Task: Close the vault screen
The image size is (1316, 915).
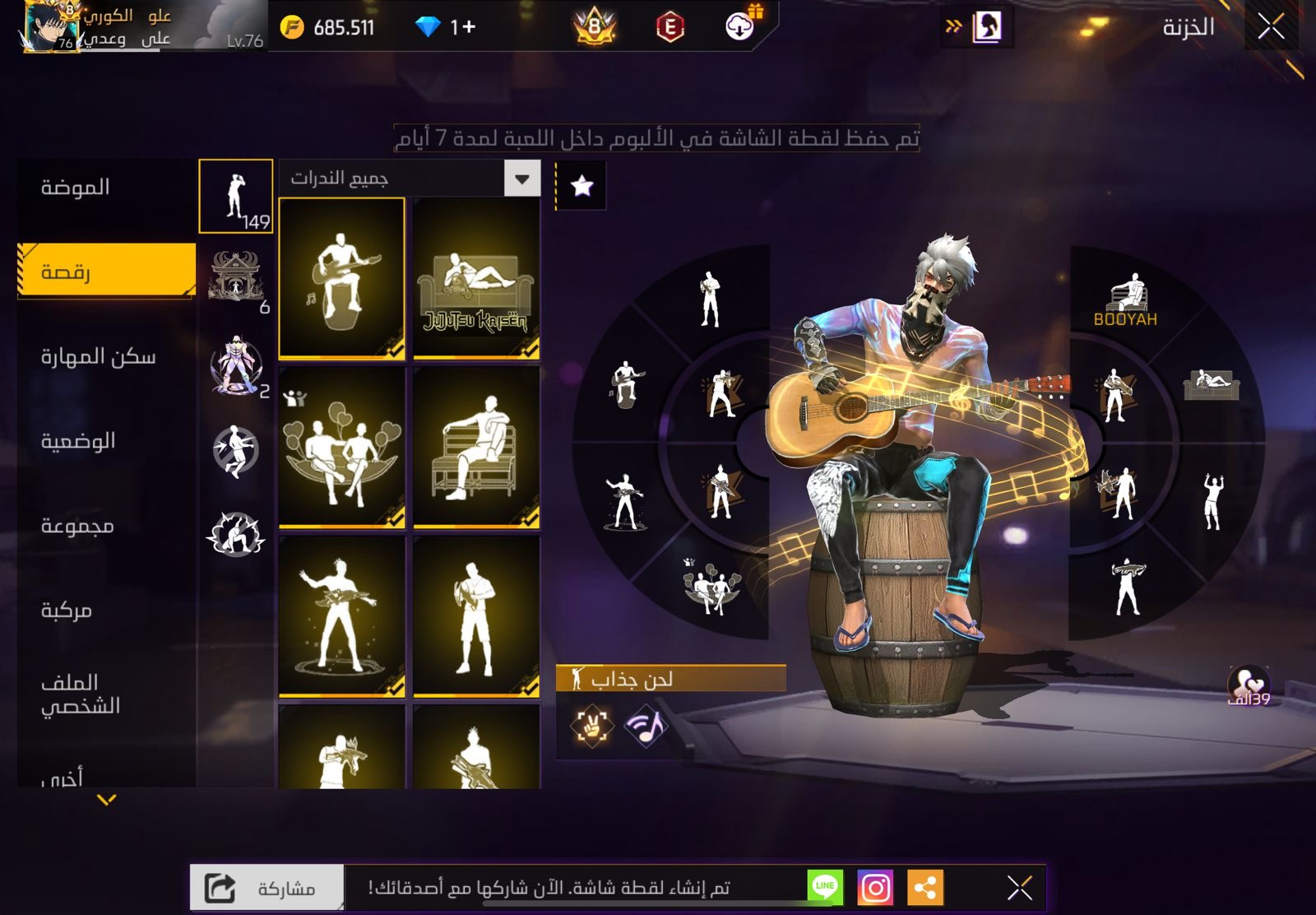Action: 1270,27
